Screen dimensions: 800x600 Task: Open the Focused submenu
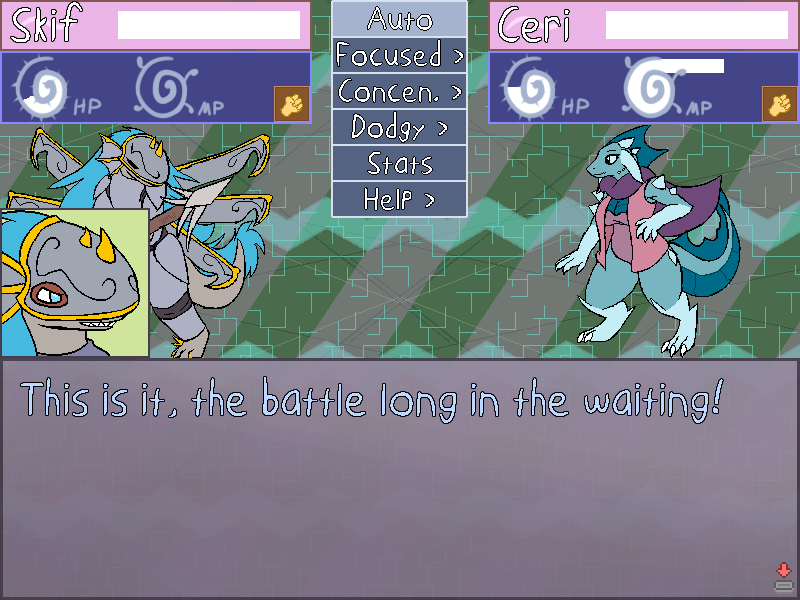(x=399, y=55)
